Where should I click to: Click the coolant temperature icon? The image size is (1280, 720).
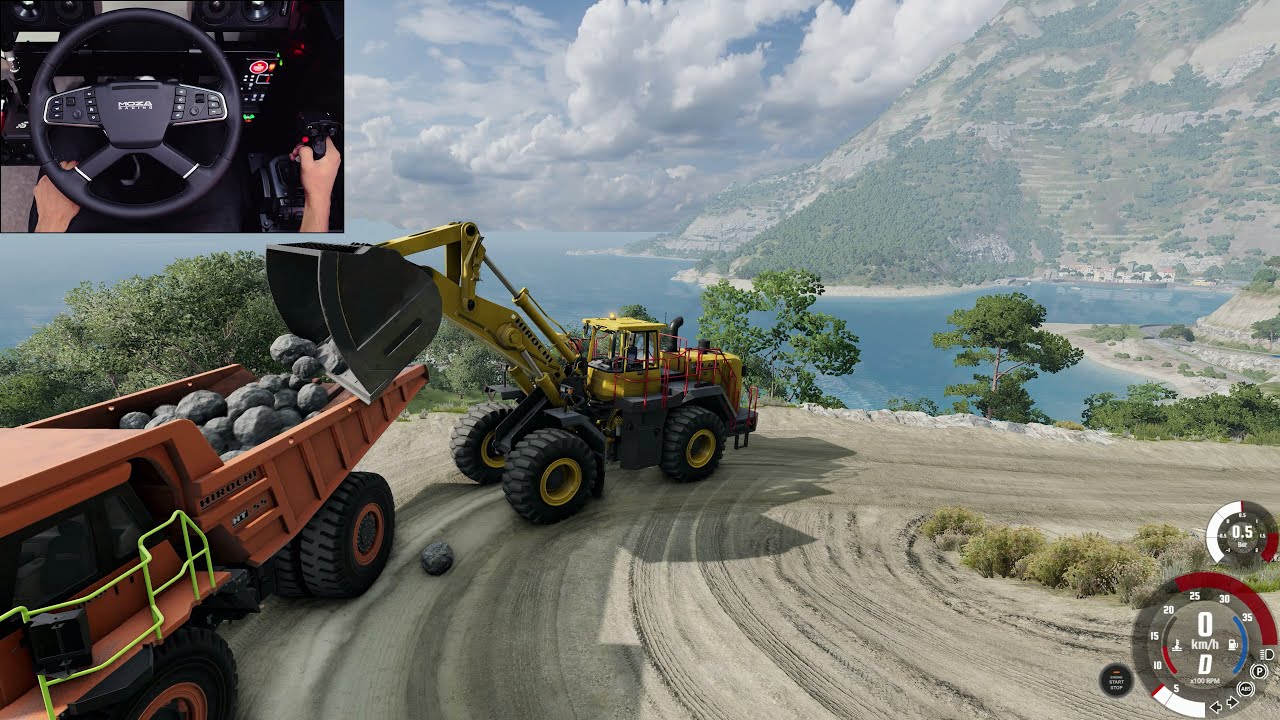[1177, 645]
